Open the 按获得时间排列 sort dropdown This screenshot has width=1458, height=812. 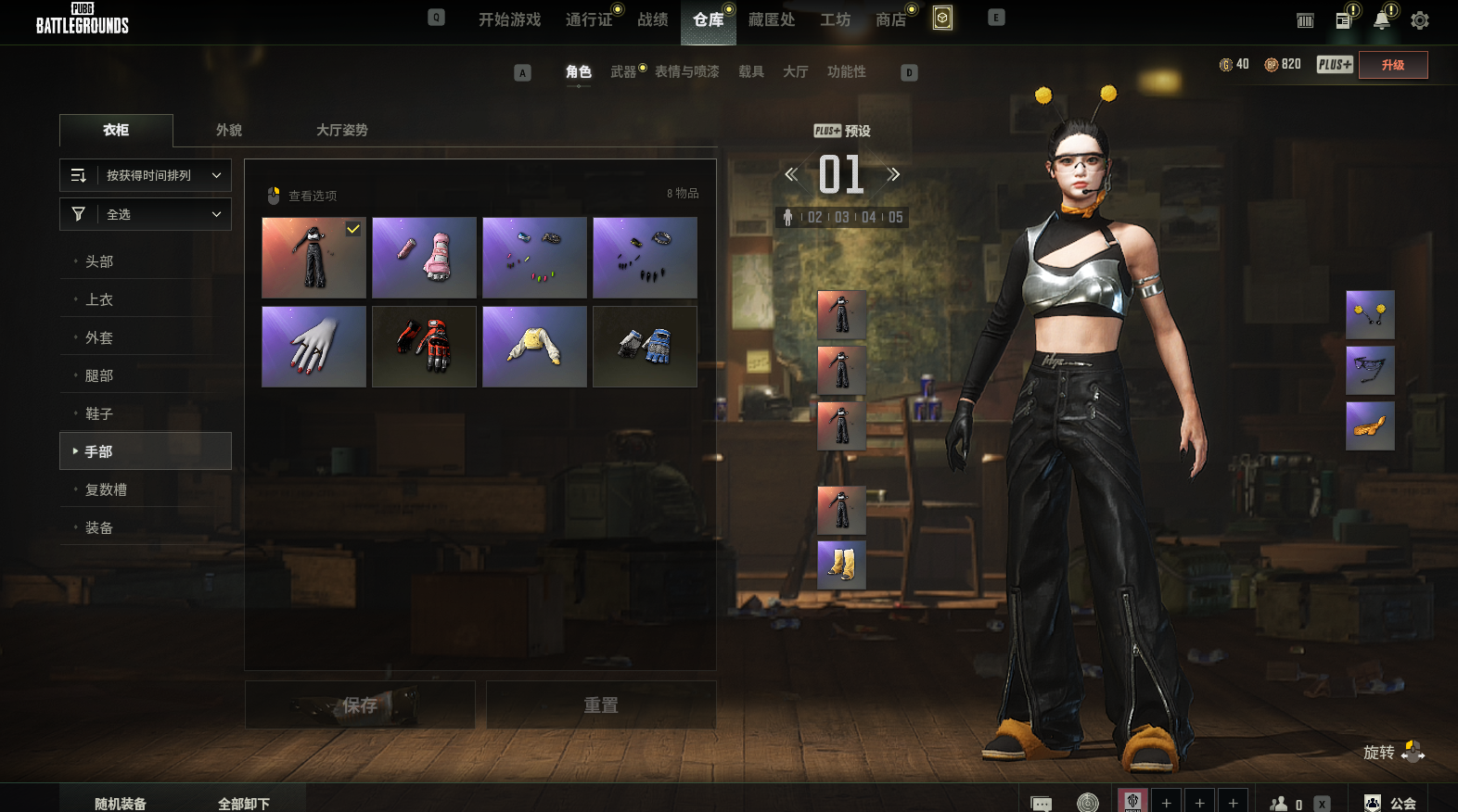pyautogui.click(x=146, y=175)
